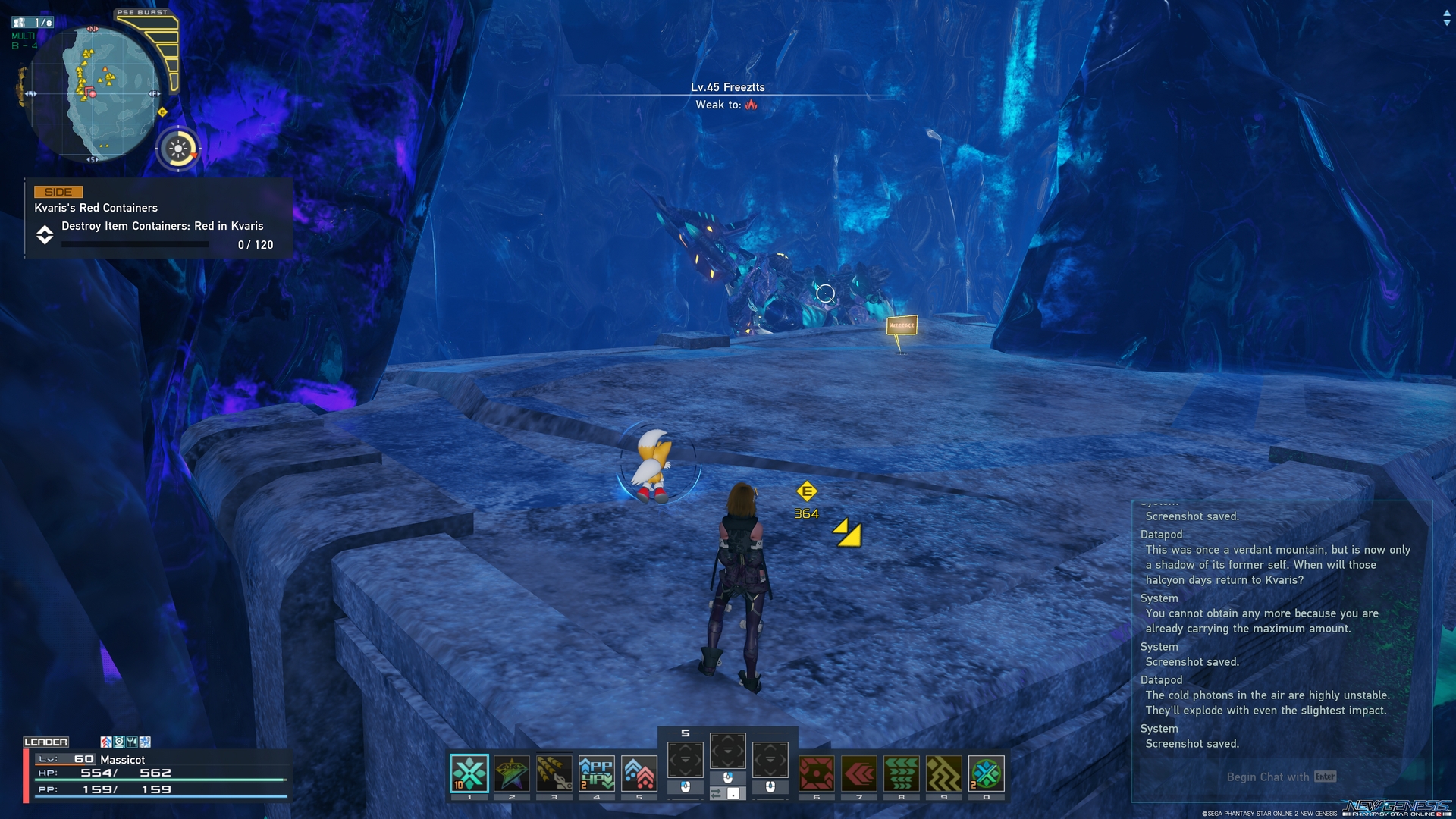Click the snowflake status buff icon above Massicot
Viewport: 1456px width, 819px height.
pyautogui.click(x=145, y=742)
